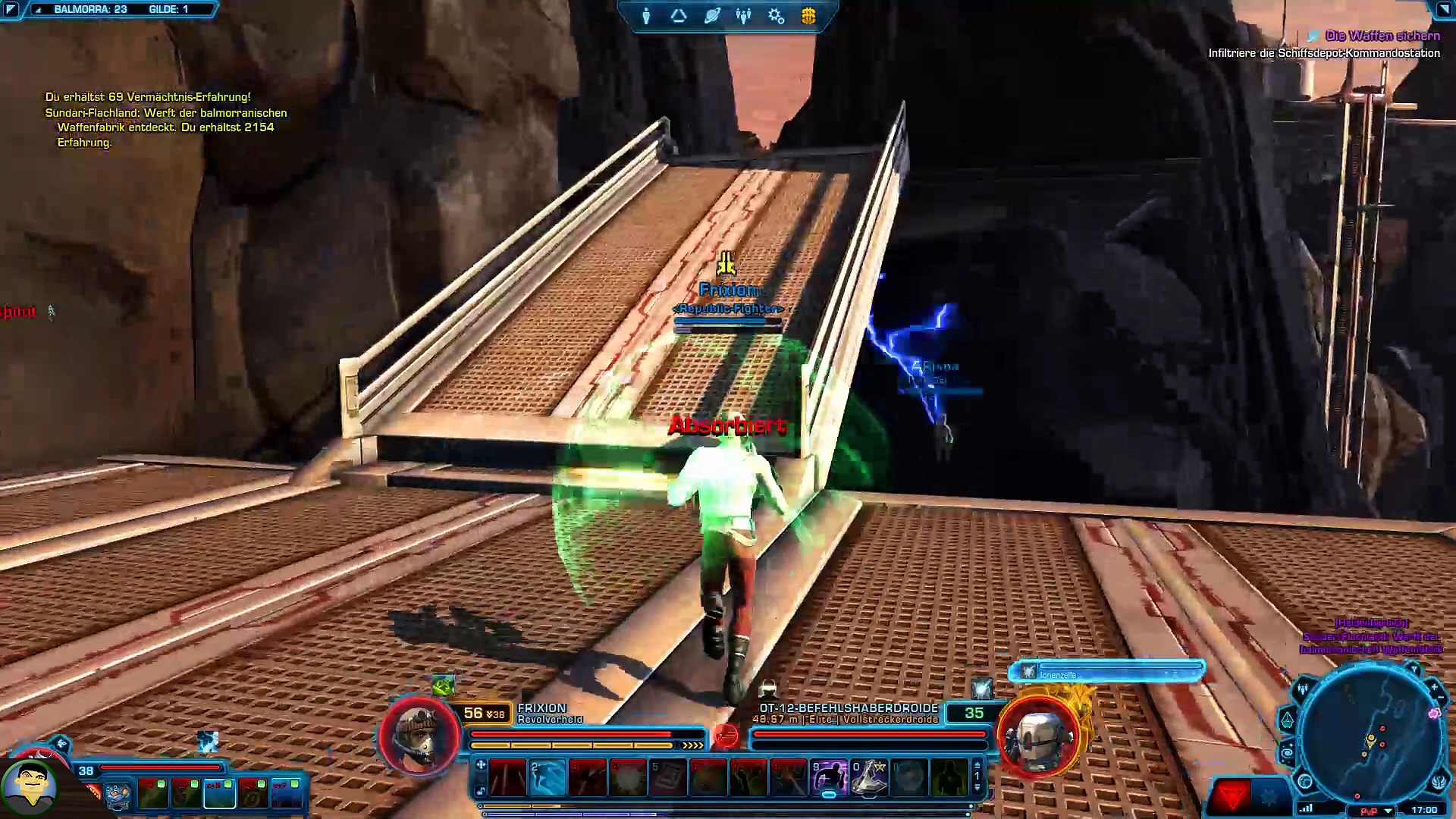Click the planet icon in top menu
This screenshot has width=1456, height=819.
point(711,16)
